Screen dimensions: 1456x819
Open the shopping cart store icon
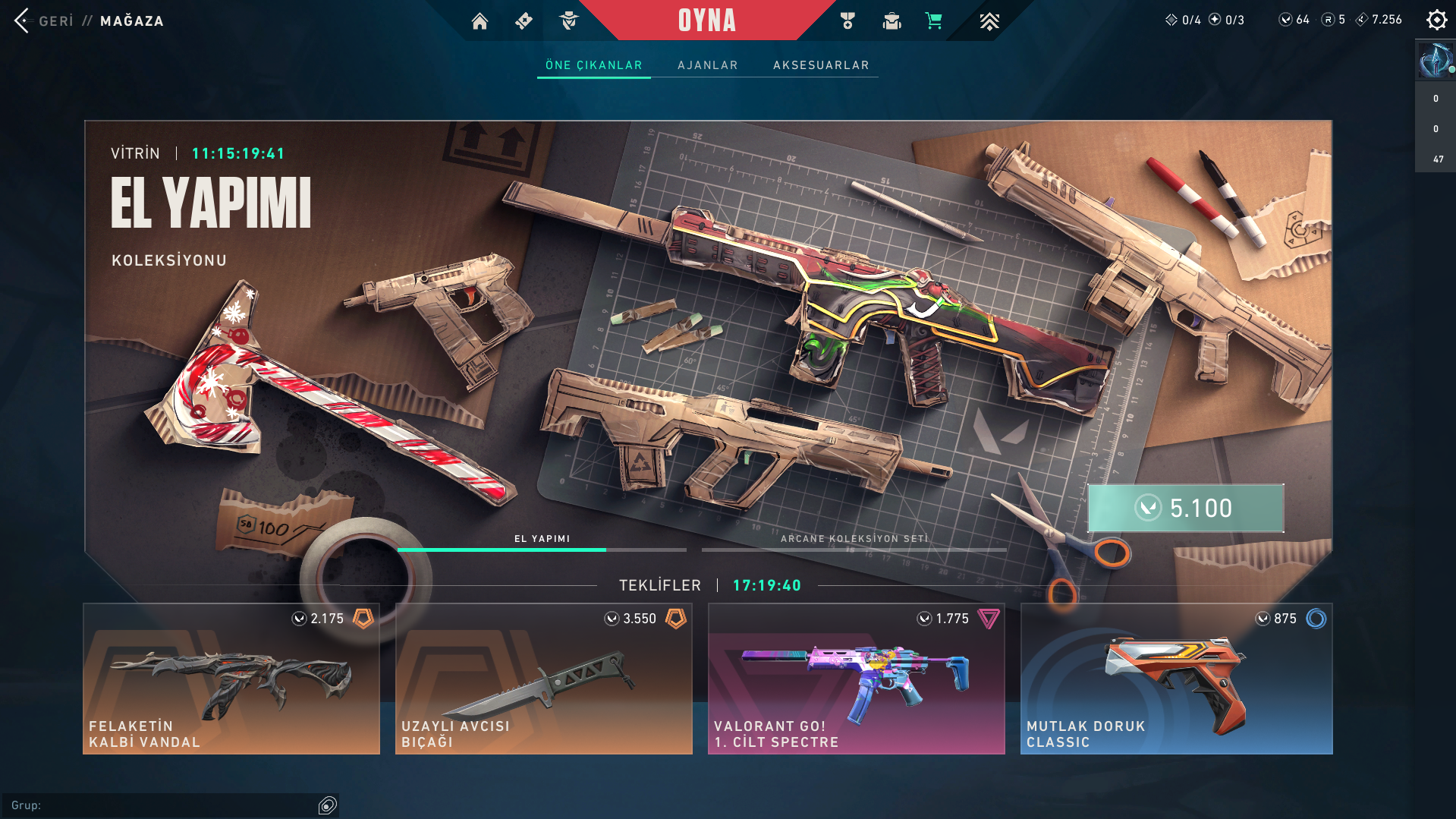[934, 21]
